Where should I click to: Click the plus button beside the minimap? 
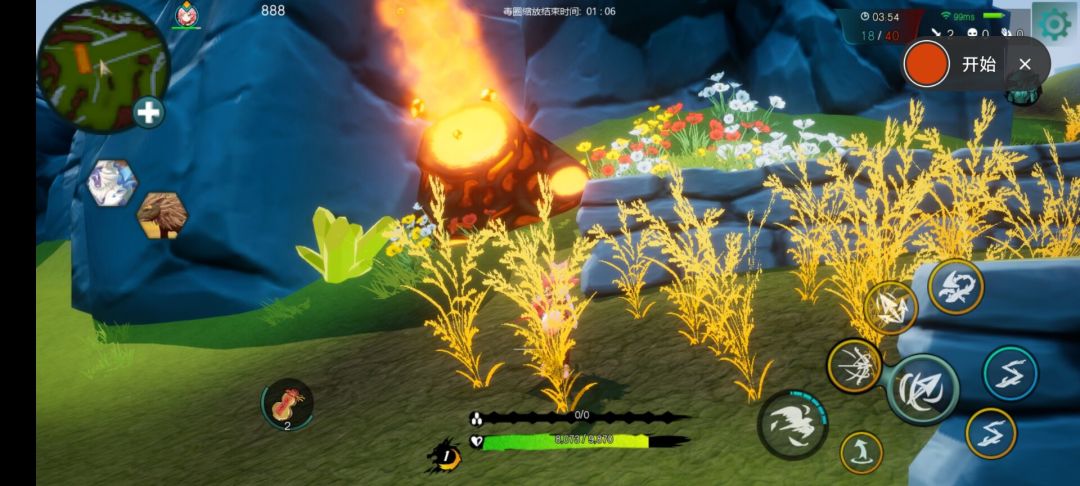coord(149,112)
